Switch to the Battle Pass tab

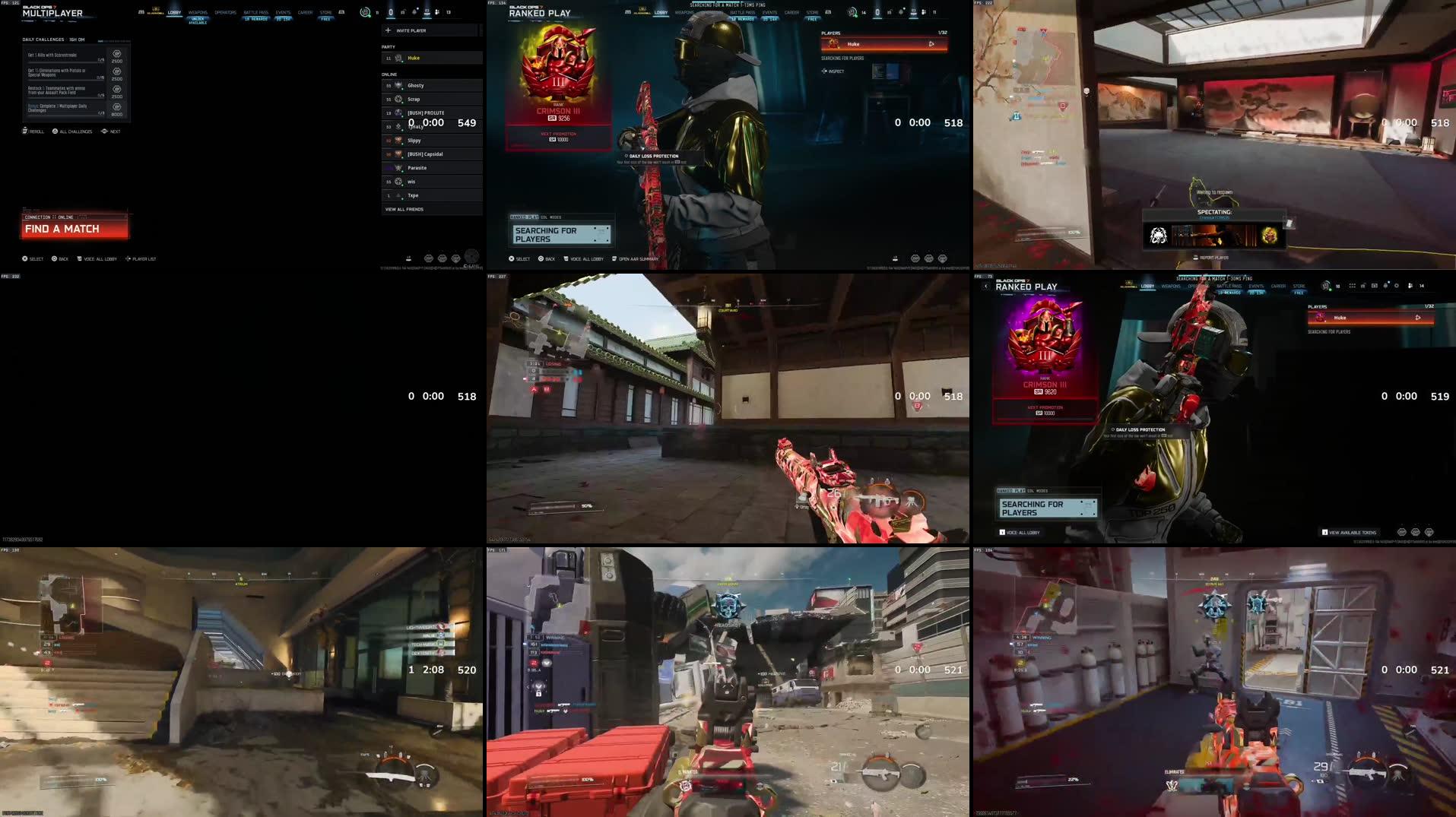255,12
